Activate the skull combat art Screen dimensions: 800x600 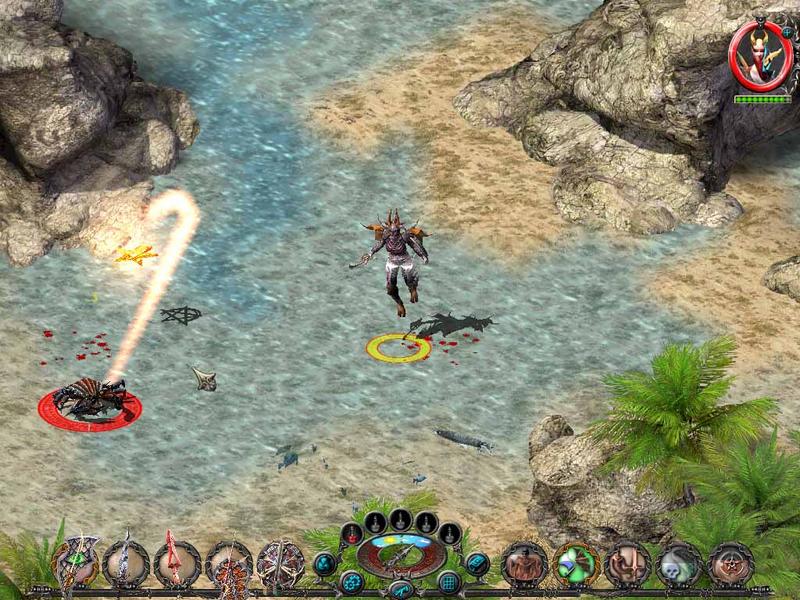tap(679, 564)
